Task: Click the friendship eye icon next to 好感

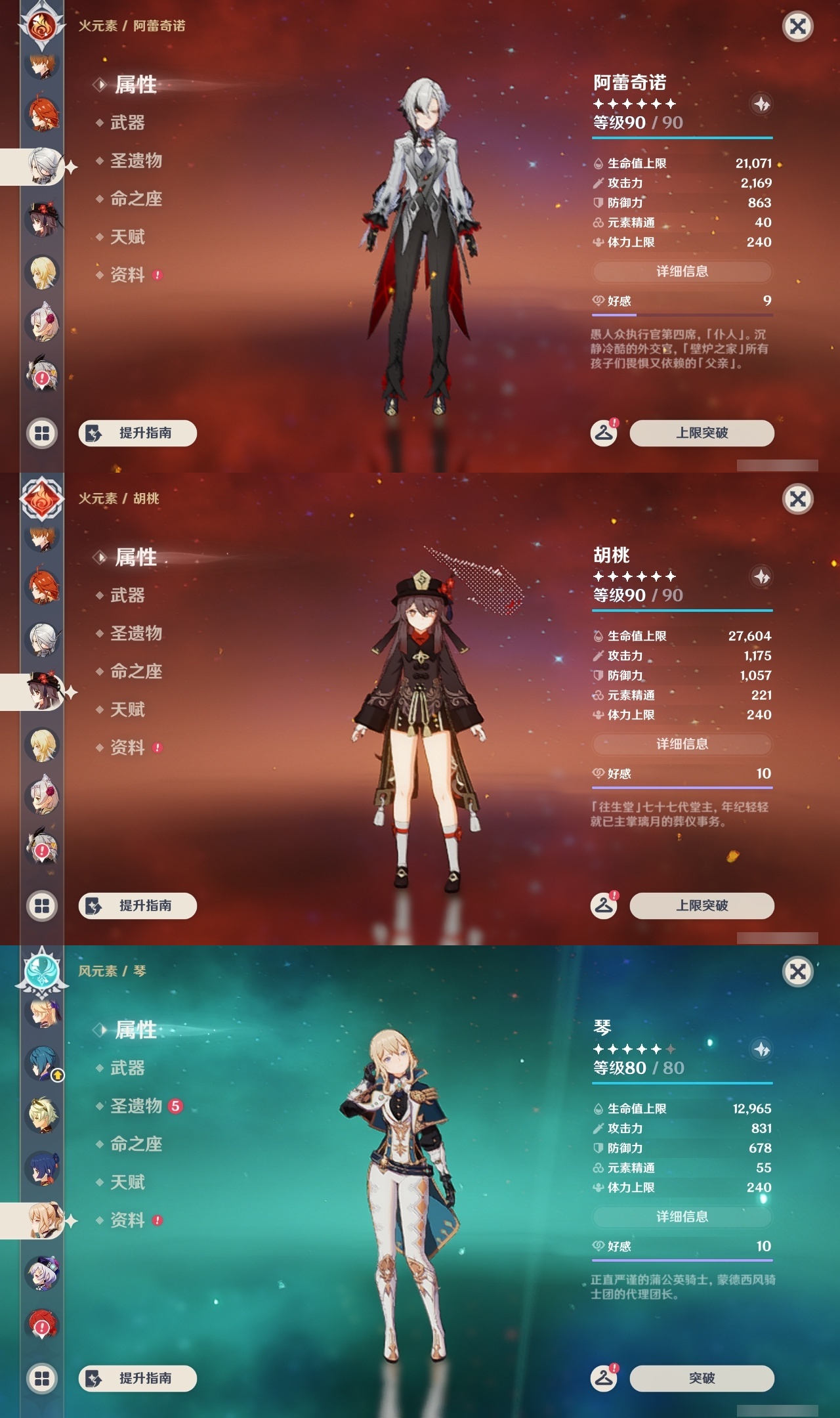Action: pyautogui.click(x=598, y=299)
